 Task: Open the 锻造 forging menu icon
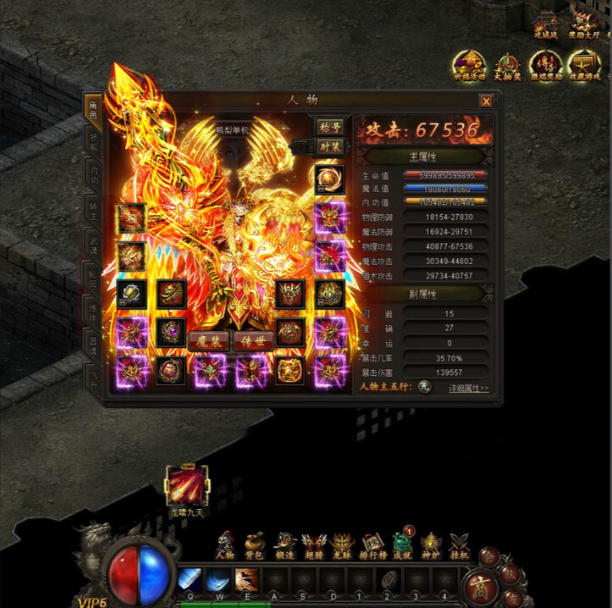pos(285,545)
